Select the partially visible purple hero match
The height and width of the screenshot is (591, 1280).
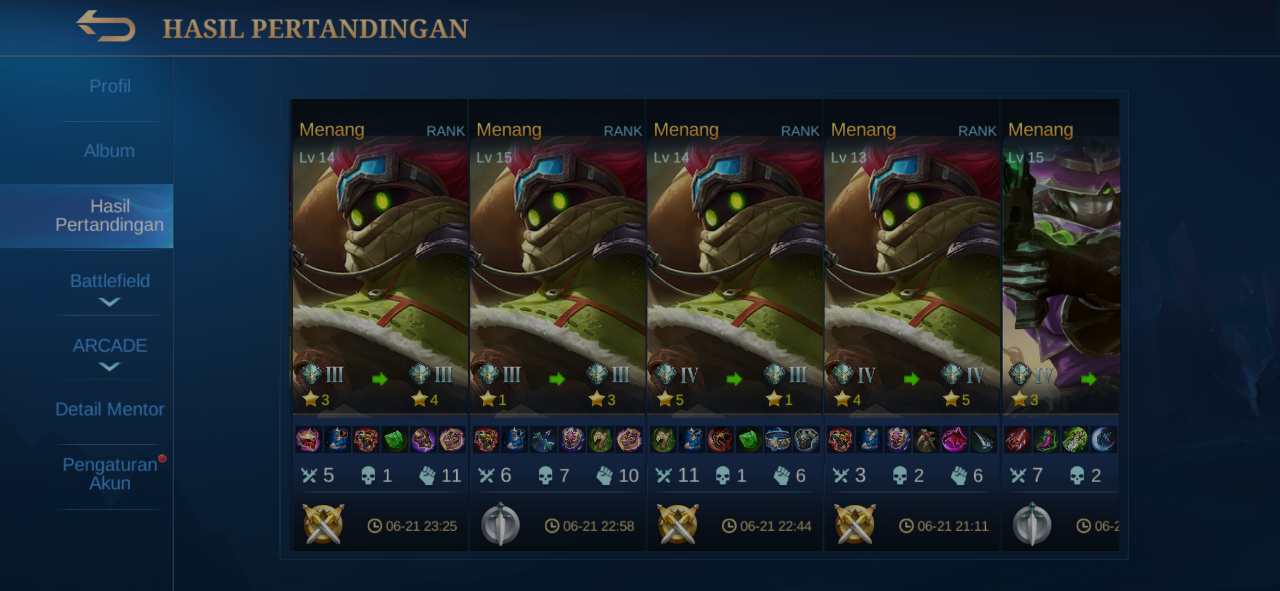click(x=1062, y=320)
